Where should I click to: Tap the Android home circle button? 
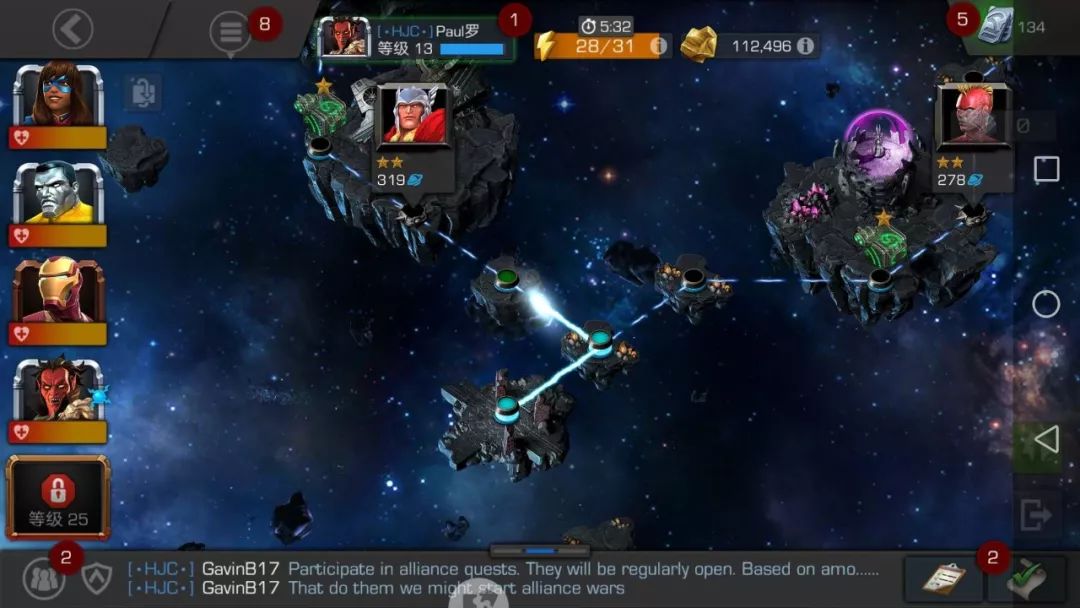(1046, 304)
